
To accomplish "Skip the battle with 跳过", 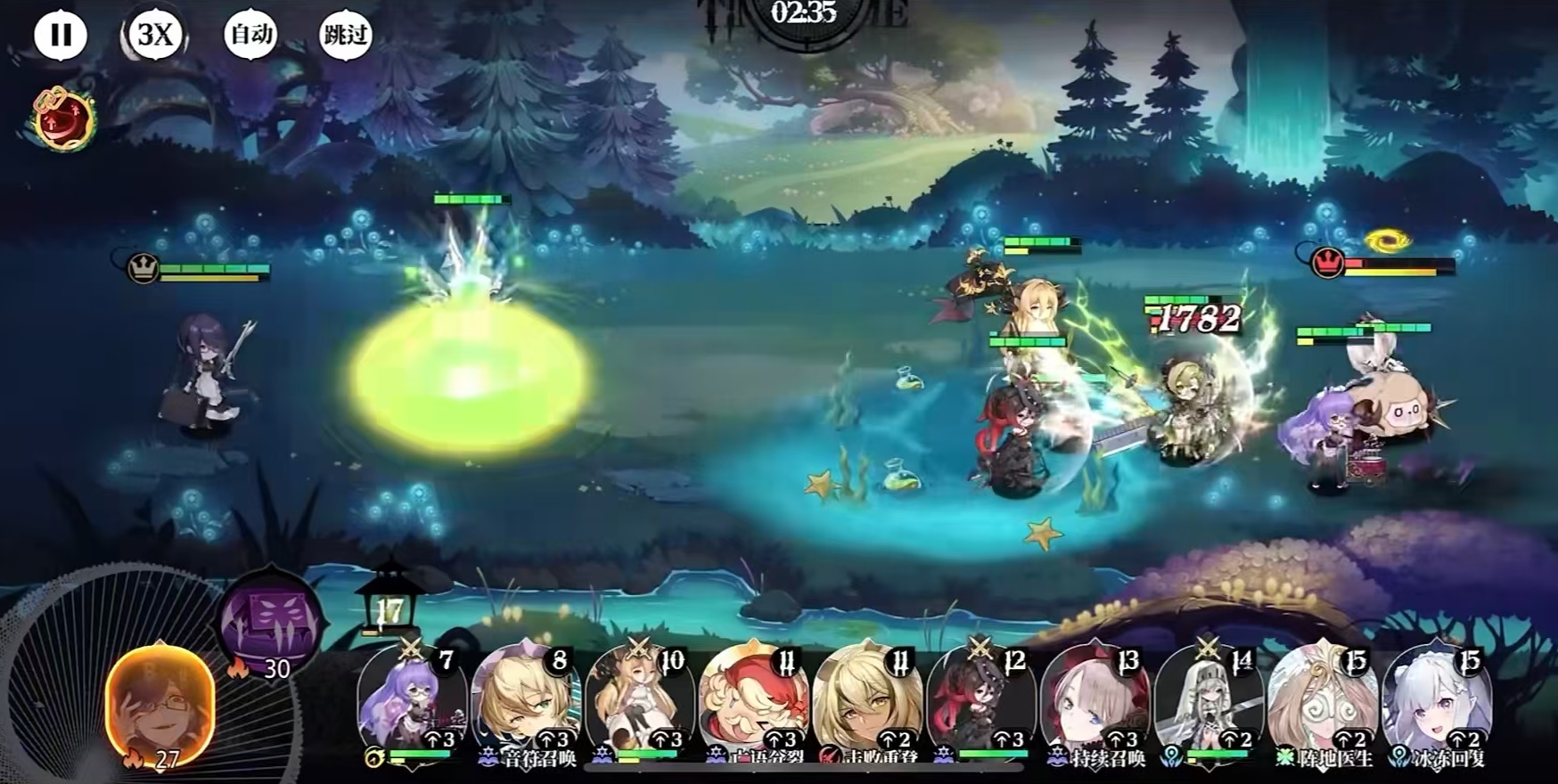I will pos(345,36).
